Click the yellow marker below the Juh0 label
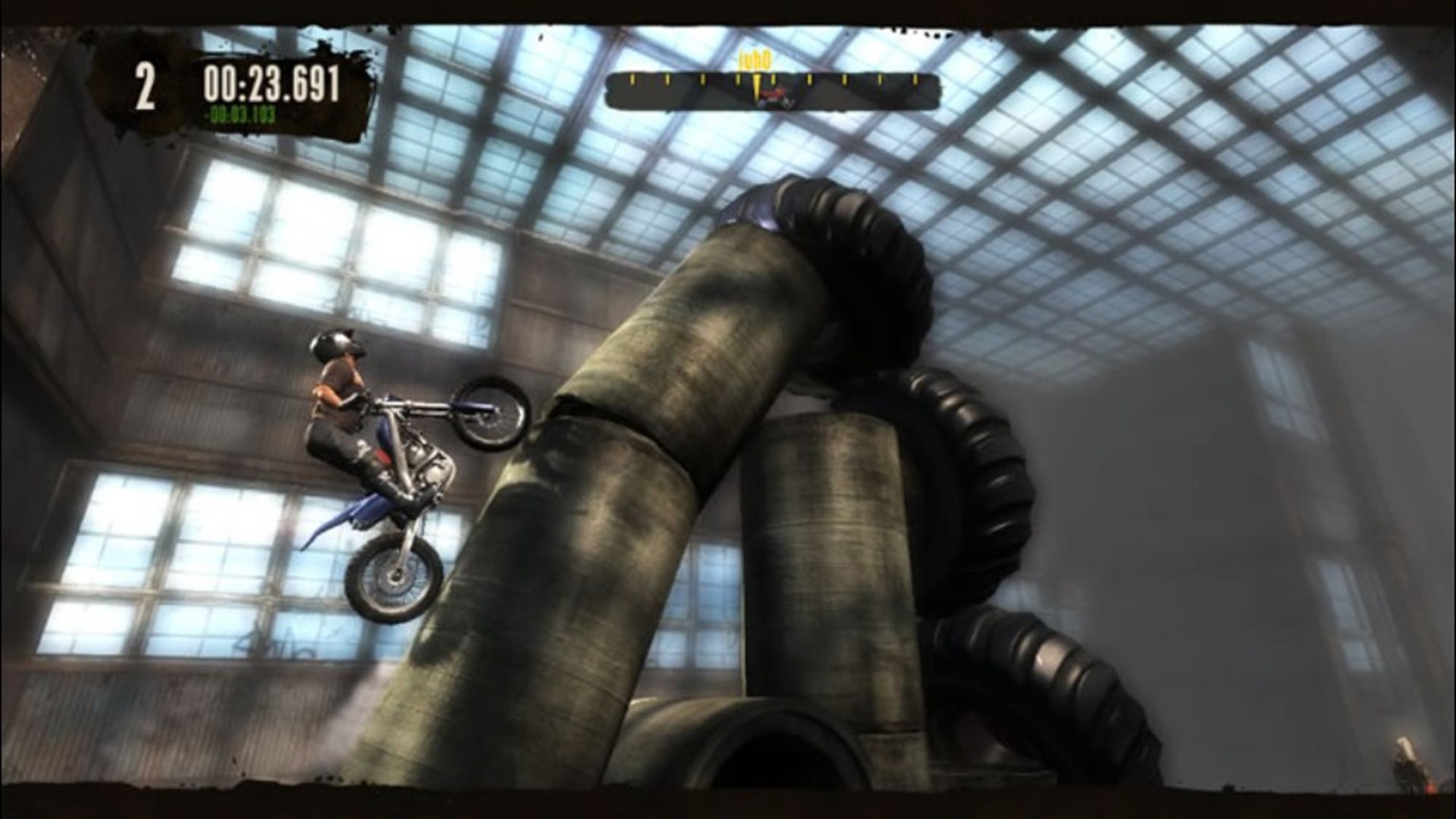This screenshot has height=819, width=1456. tap(758, 85)
